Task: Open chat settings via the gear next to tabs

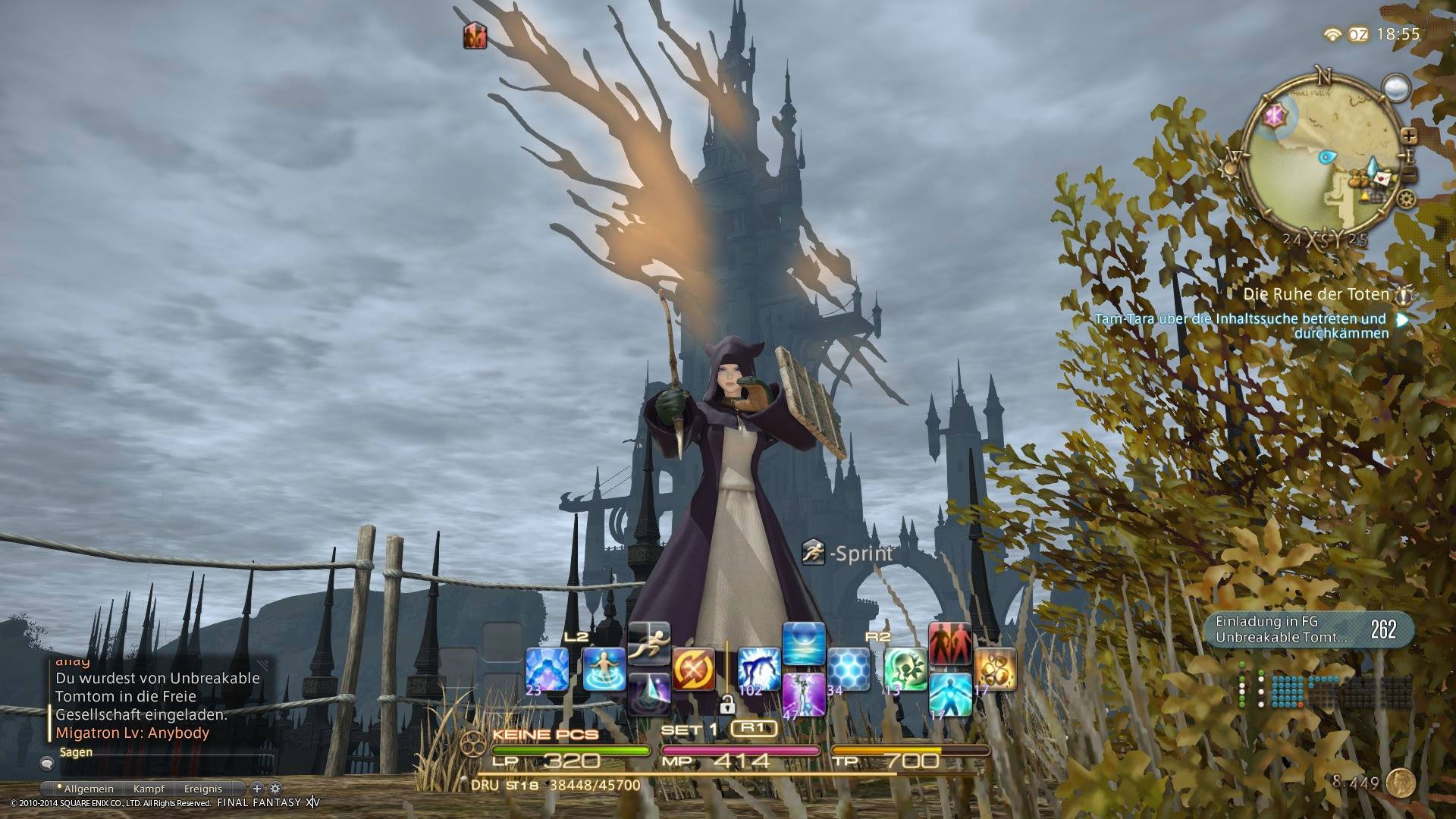Action: (275, 789)
